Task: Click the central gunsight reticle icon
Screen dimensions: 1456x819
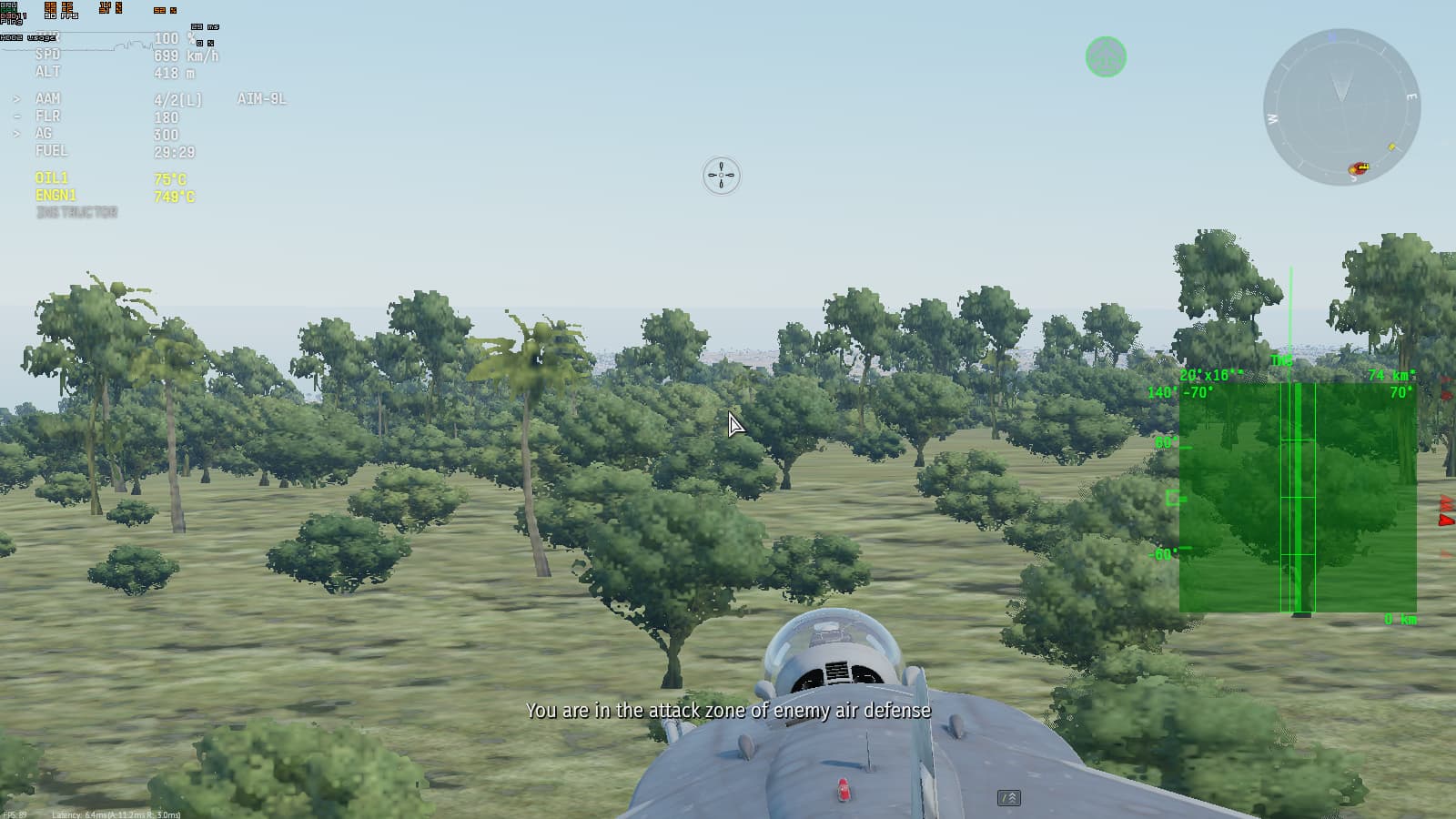Action: click(720, 175)
